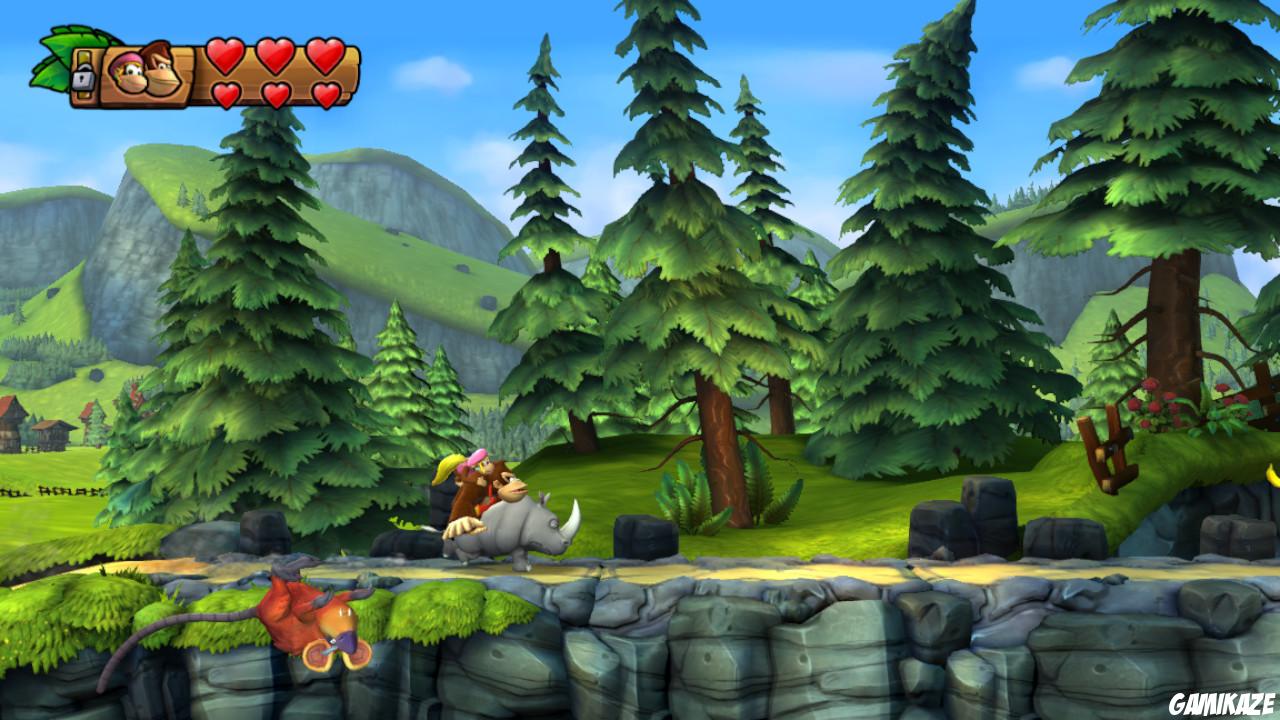Click the first heart in the top row

tap(225, 56)
